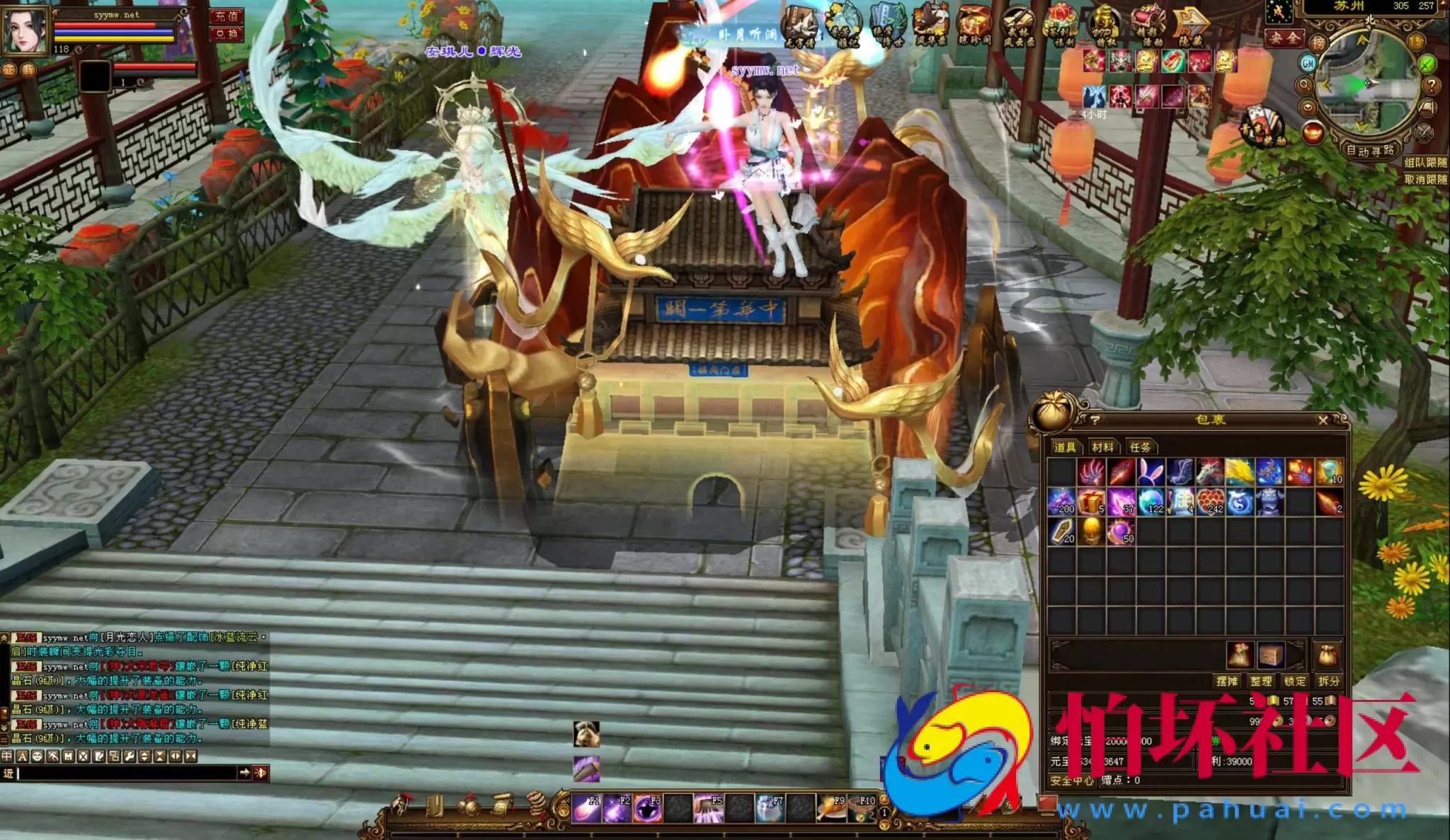Image resolution: width=1450 pixels, height=840 pixels.
Task: Click the 自动寻路 auto-pathfind button
Action: click(x=1371, y=149)
